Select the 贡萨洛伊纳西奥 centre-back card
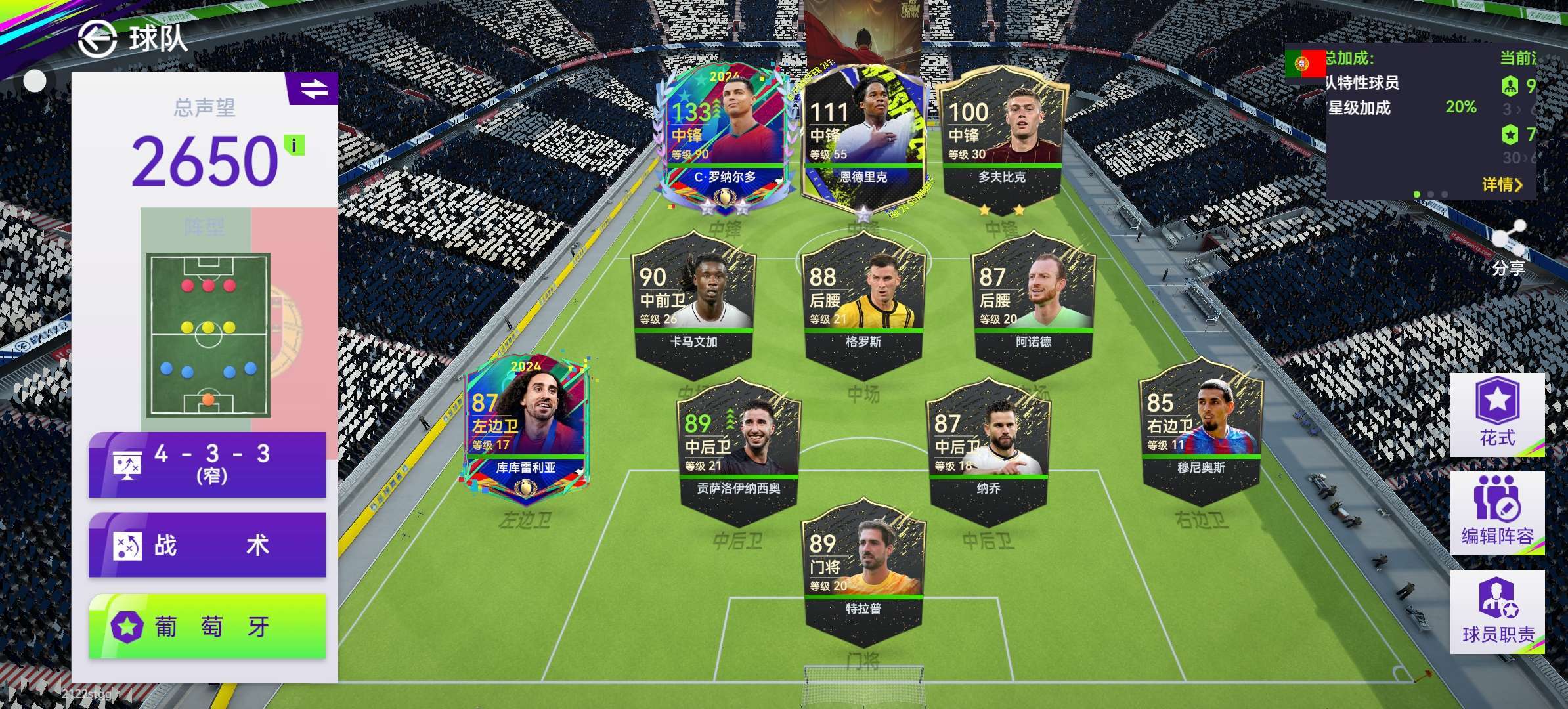Screen dimensions: 1568x709 738,450
